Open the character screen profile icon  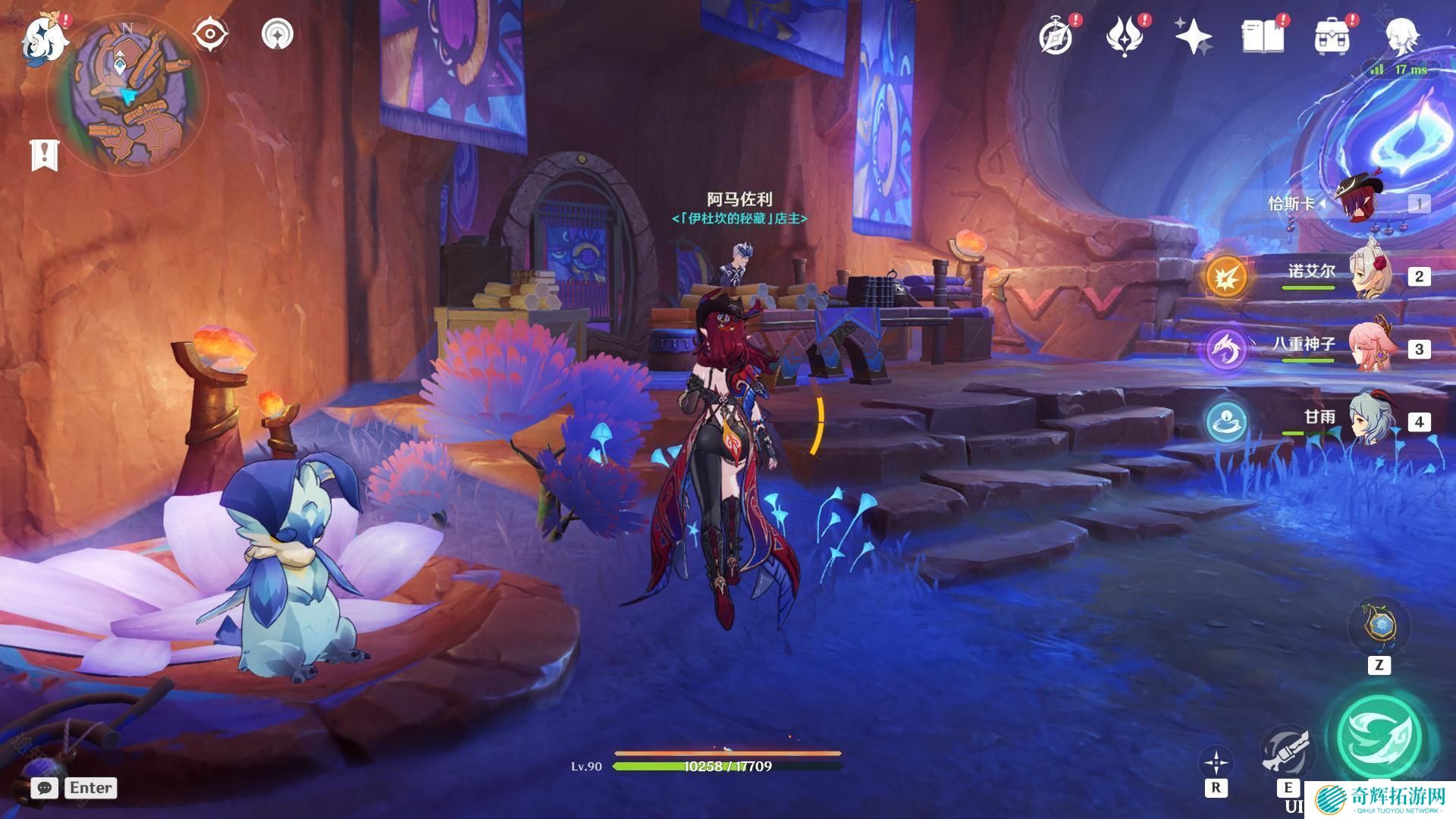click(x=1401, y=36)
